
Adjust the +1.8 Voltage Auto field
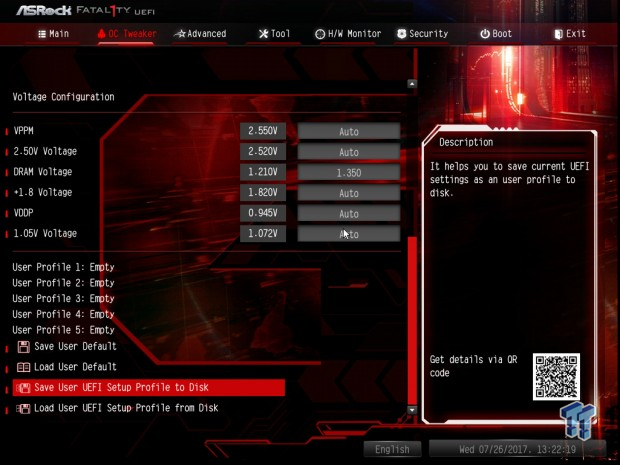pos(348,193)
